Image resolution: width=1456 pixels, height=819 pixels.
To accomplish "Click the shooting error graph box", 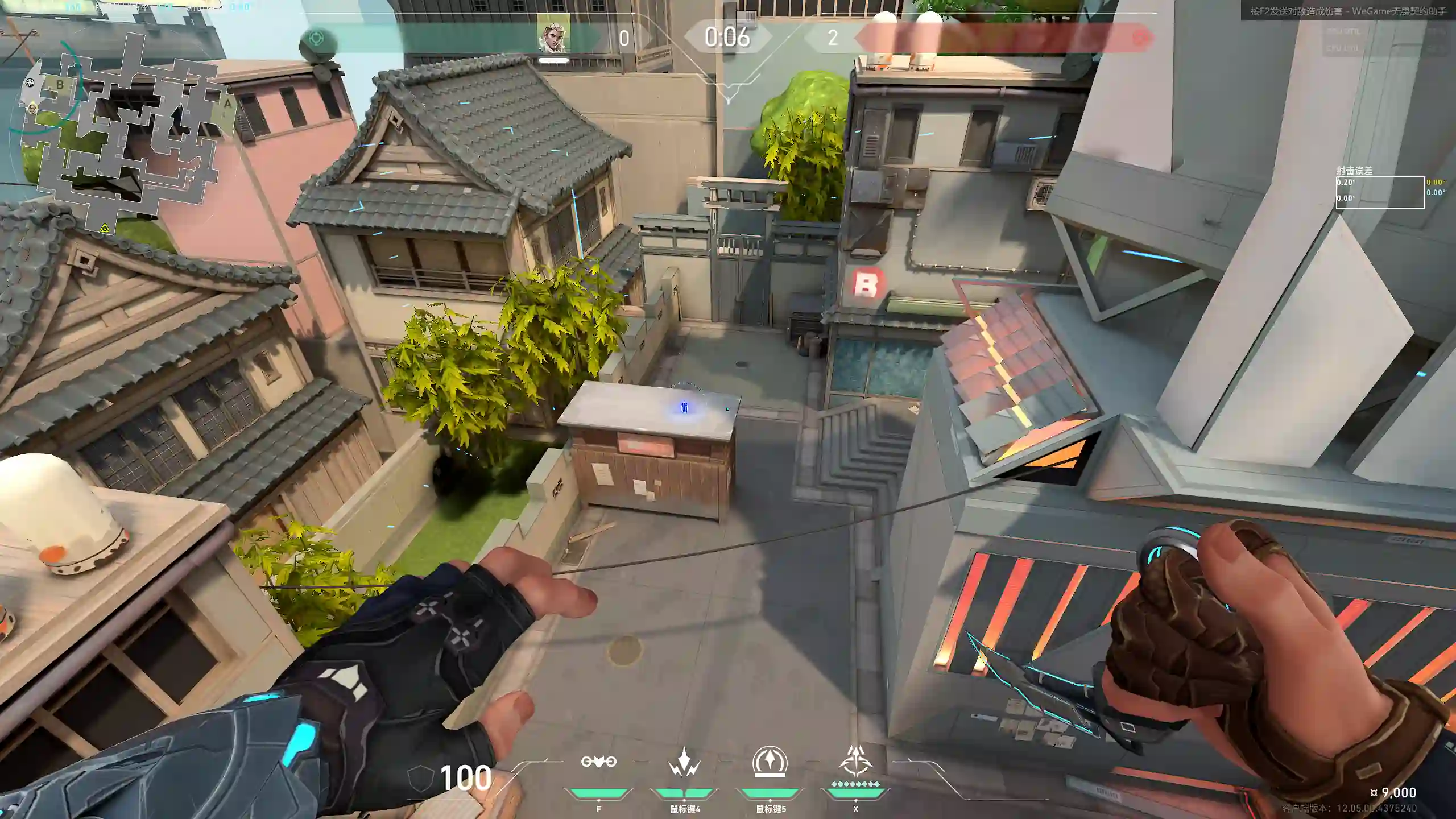I will (1380, 193).
